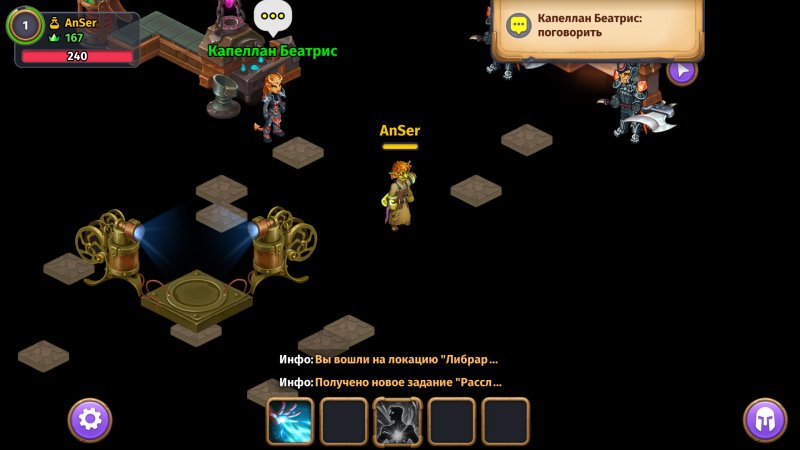The image size is (800, 450).
Task: Open the Капеллан Беатрис quest tracker
Action: point(597,27)
